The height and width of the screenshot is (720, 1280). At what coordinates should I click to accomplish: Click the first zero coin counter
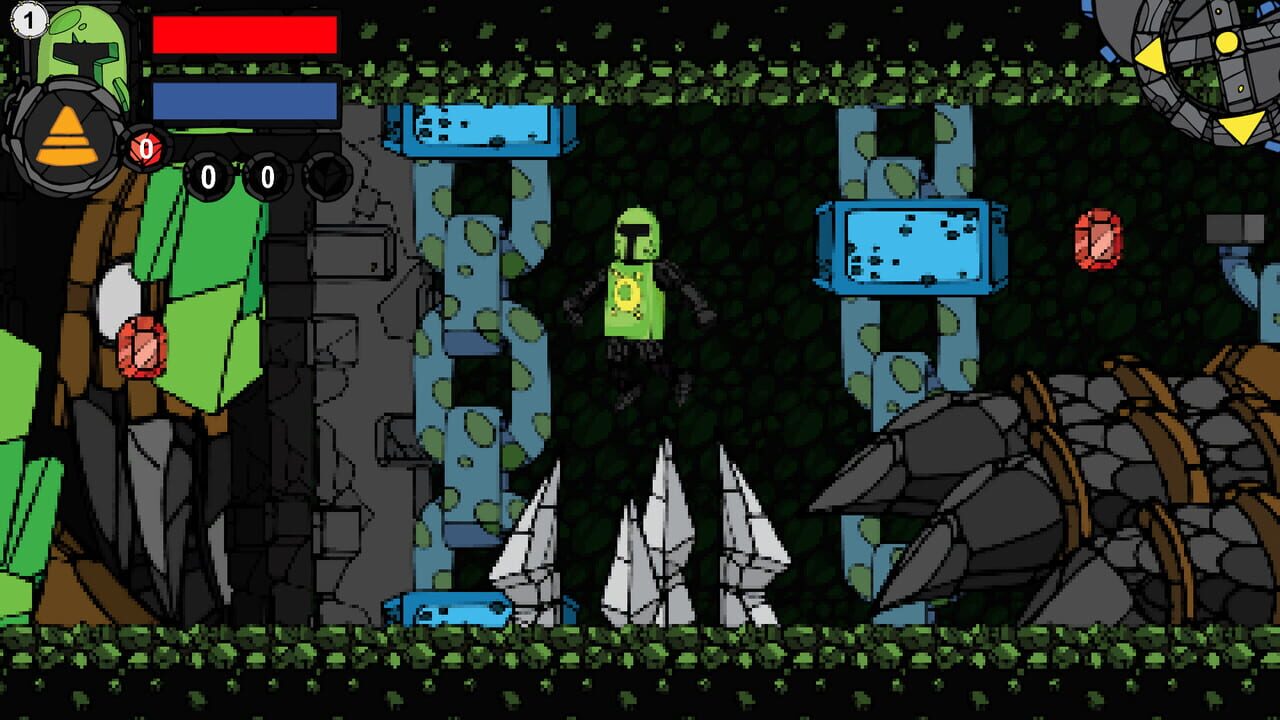209,177
